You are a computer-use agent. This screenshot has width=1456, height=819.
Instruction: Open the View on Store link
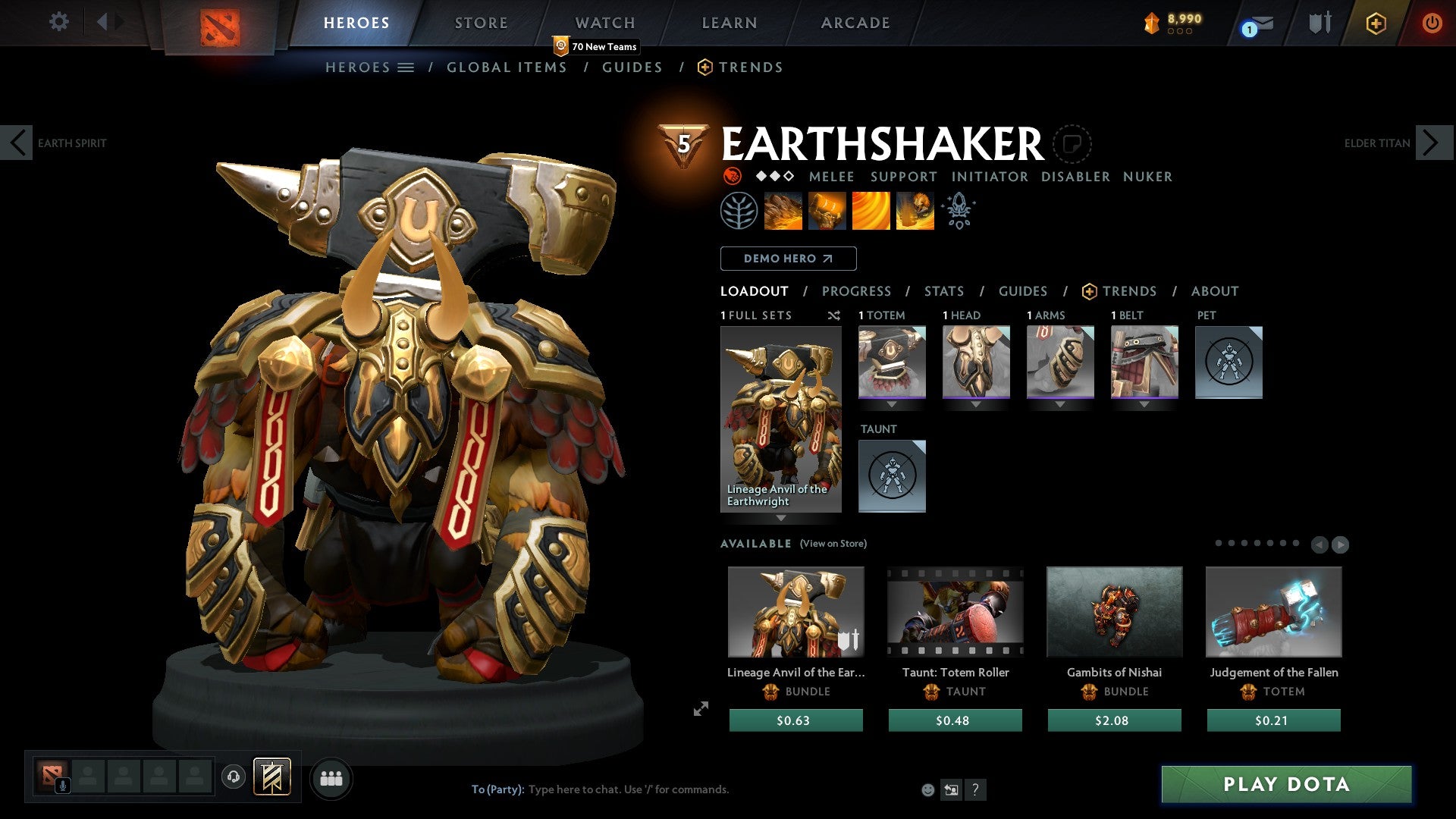833,544
